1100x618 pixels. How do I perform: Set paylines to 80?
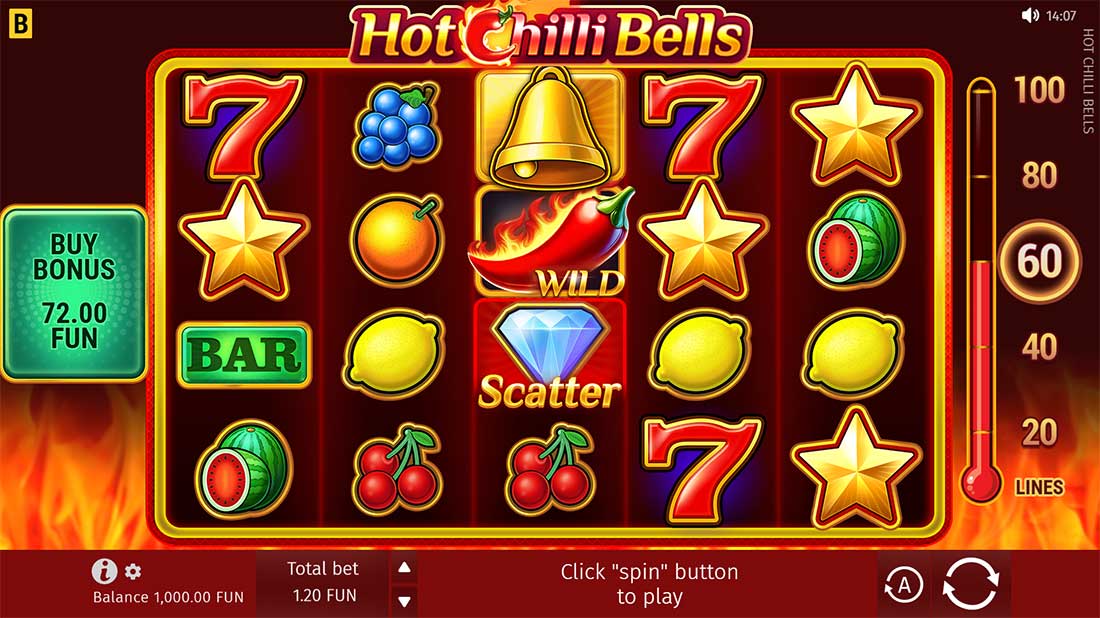[1039, 176]
